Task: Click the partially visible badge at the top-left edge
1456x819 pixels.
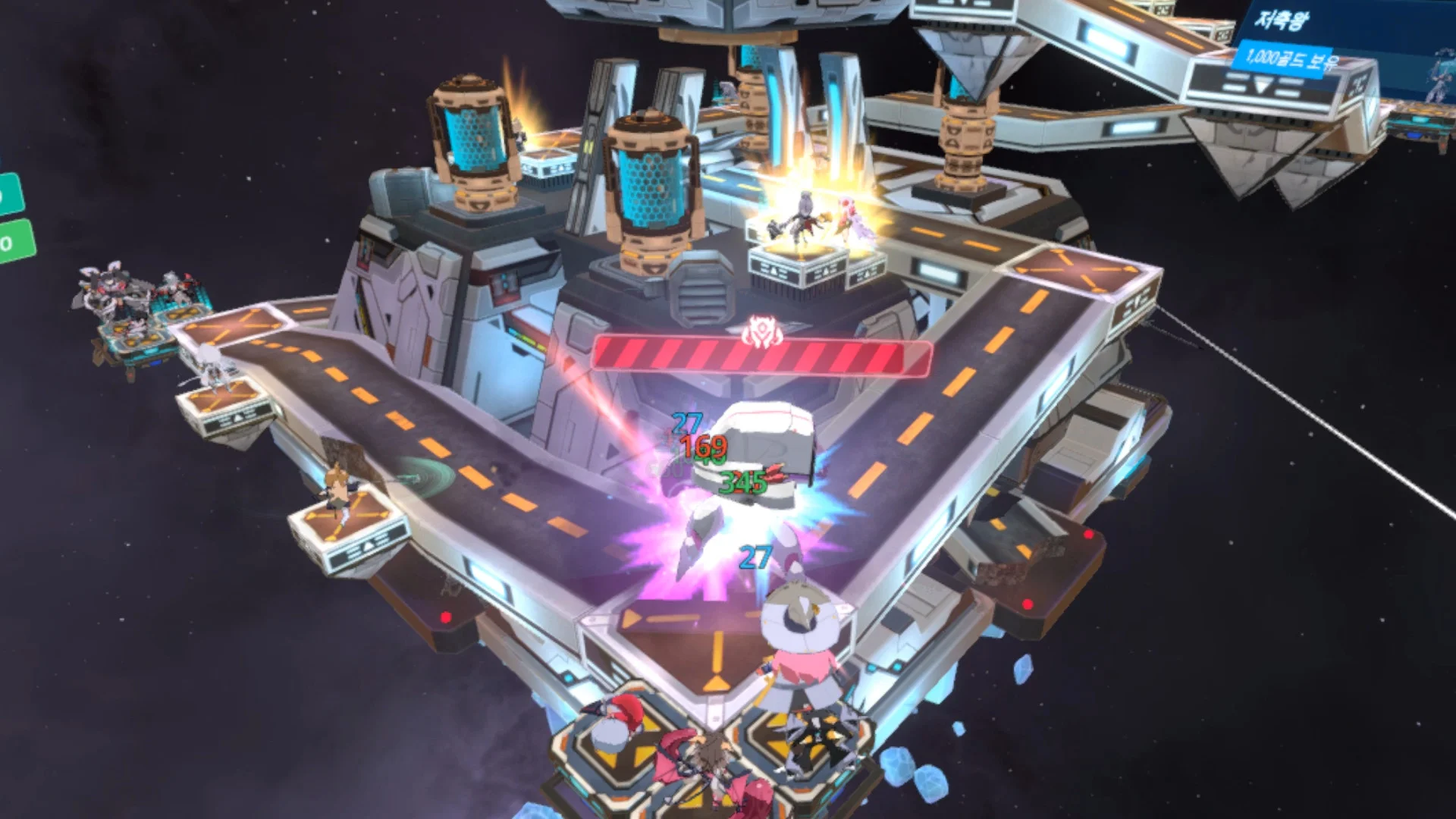Action: pos(3,157)
